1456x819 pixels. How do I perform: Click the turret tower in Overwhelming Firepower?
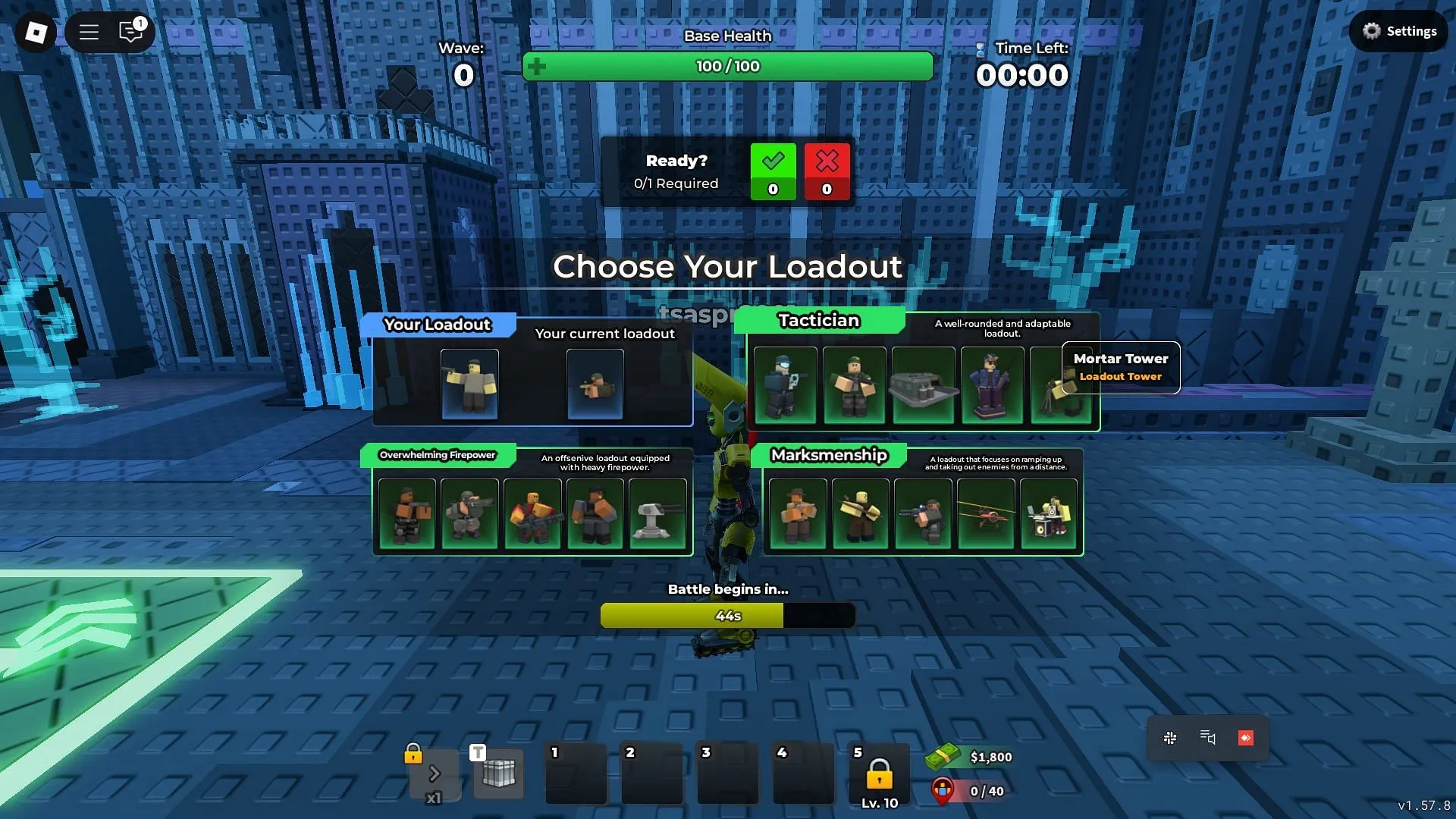pos(657,513)
